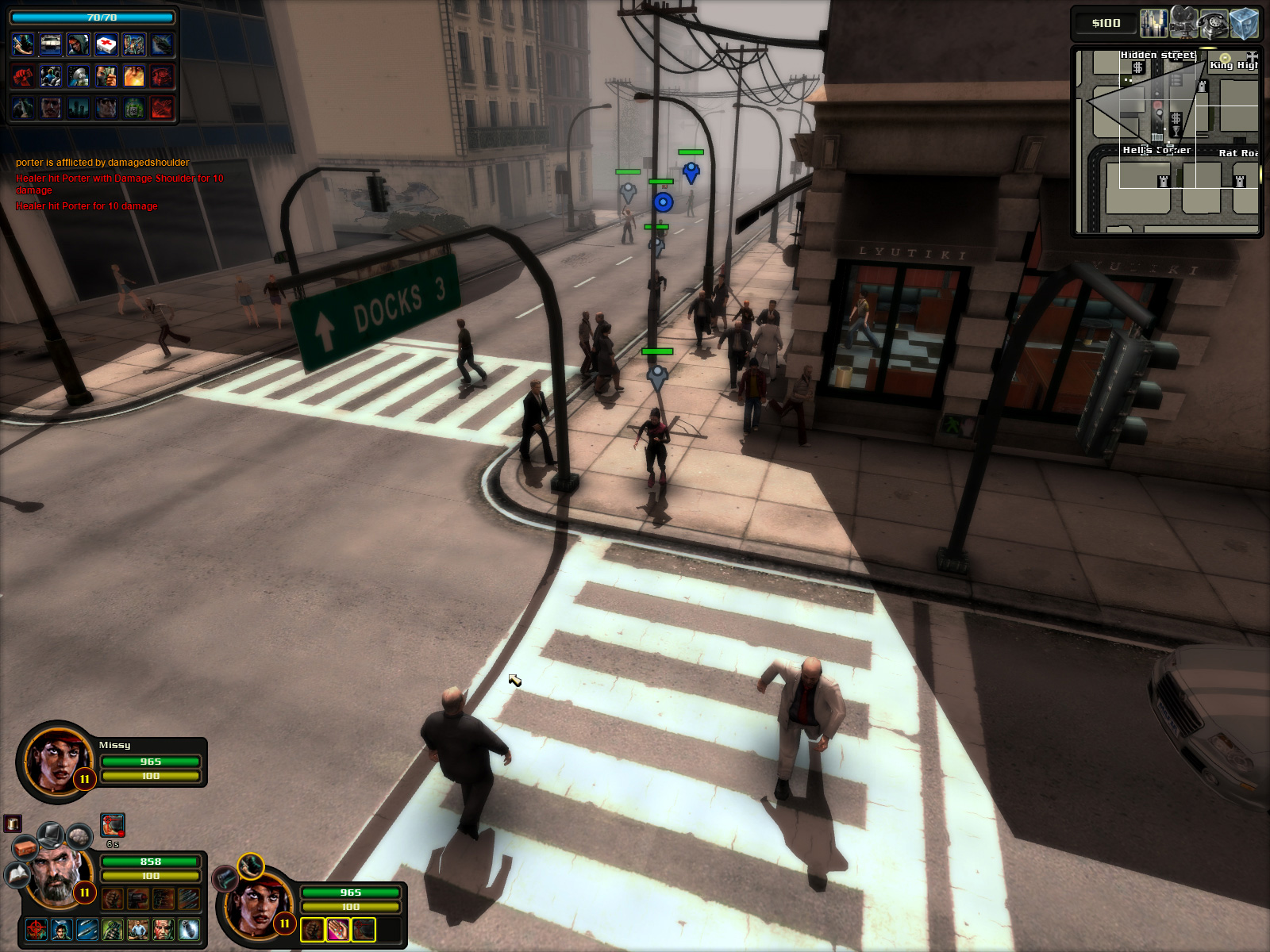Screen dimensions: 1270x952
Task: Activate the police car icon
Action: coord(51,44)
